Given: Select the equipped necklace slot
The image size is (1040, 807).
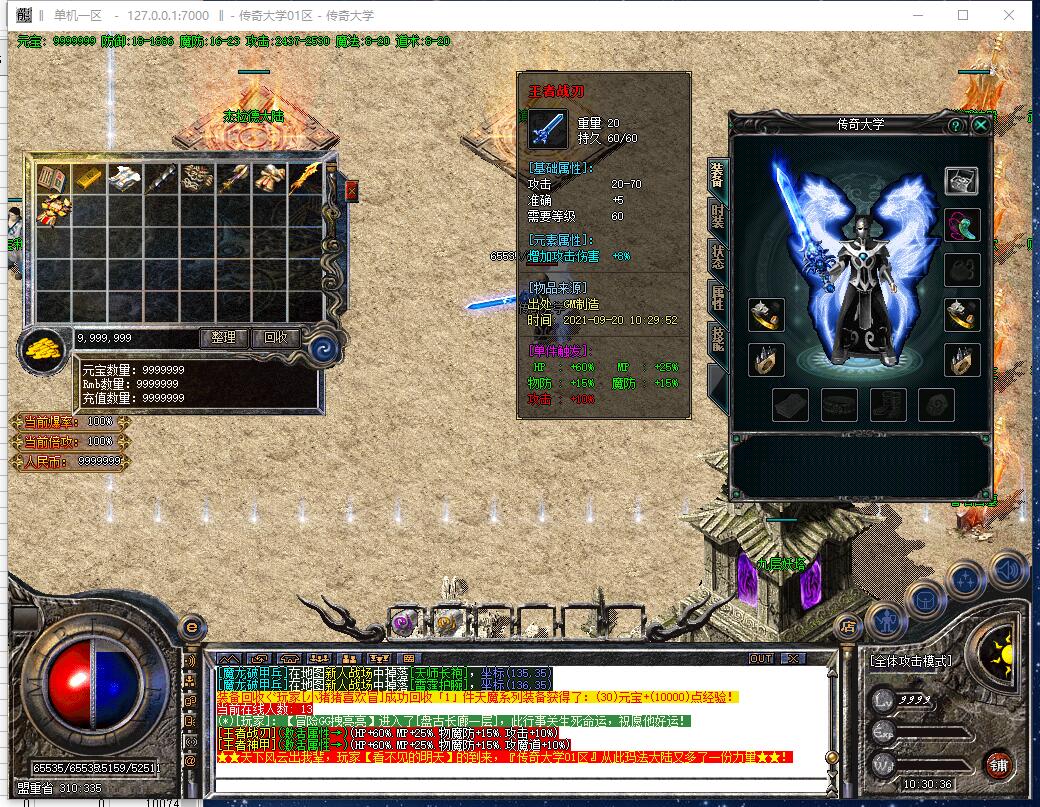Looking at the screenshot, I should coord(962,224).
